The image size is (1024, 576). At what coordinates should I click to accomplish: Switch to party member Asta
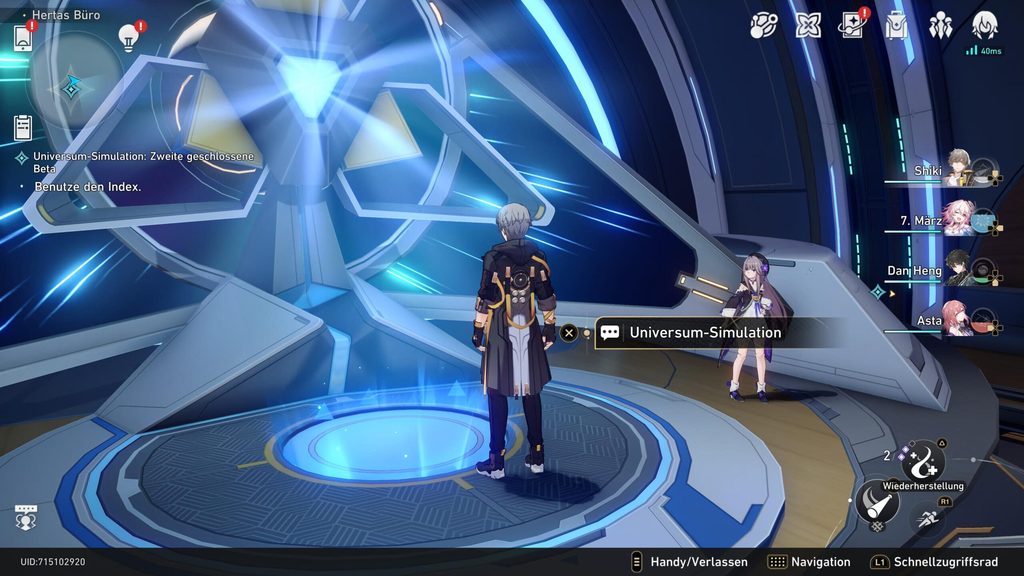(960, 320)
